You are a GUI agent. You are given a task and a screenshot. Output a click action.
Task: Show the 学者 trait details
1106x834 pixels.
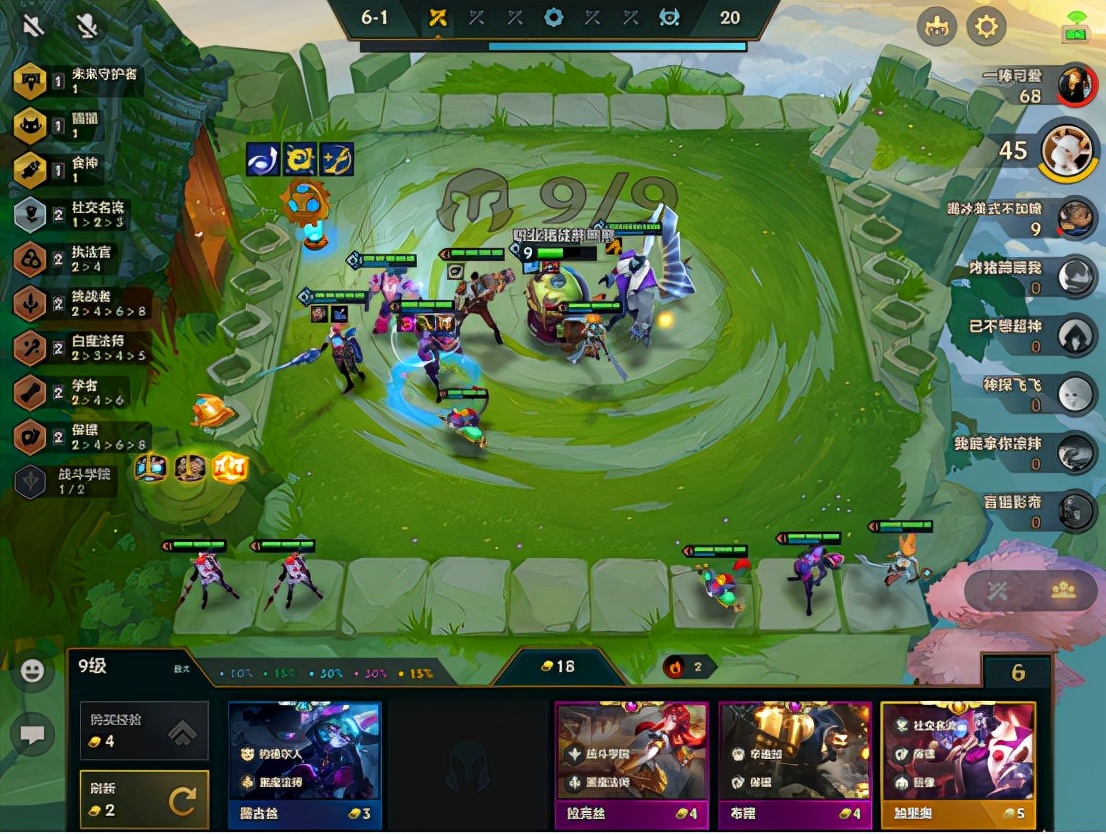pos(30,392)
